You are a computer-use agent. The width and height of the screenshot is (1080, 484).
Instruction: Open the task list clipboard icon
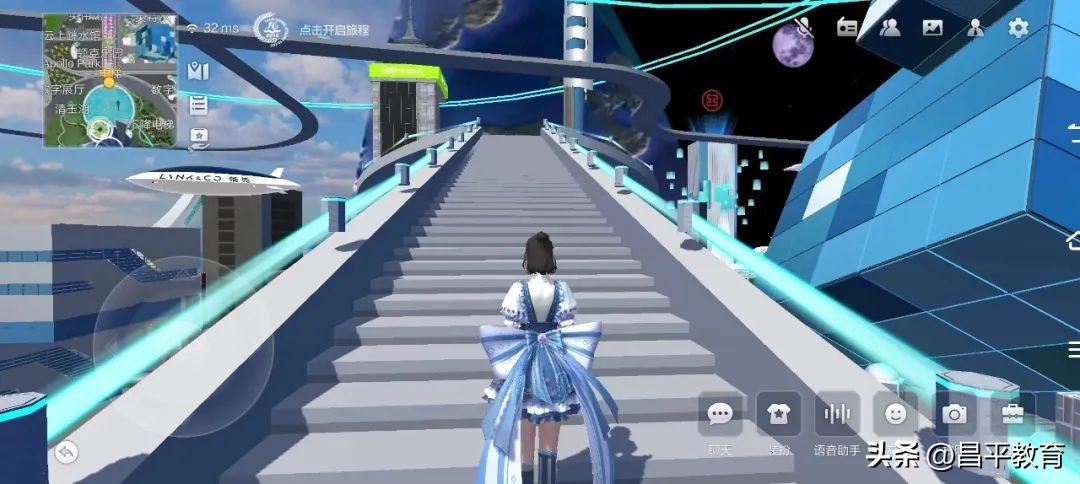198,104
